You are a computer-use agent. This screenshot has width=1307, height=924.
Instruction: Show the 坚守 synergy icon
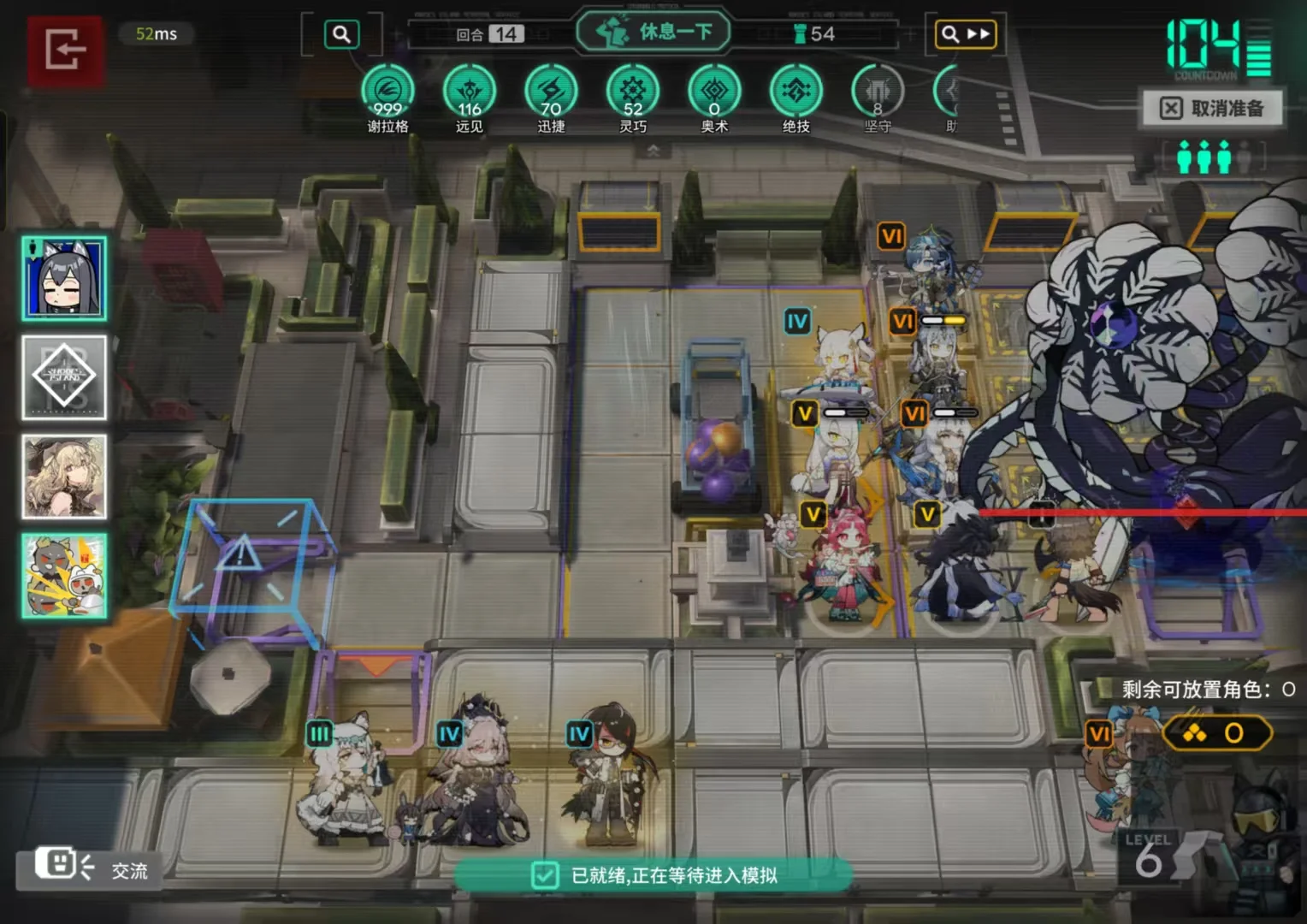pyautogui.click(x=878, y=92)
